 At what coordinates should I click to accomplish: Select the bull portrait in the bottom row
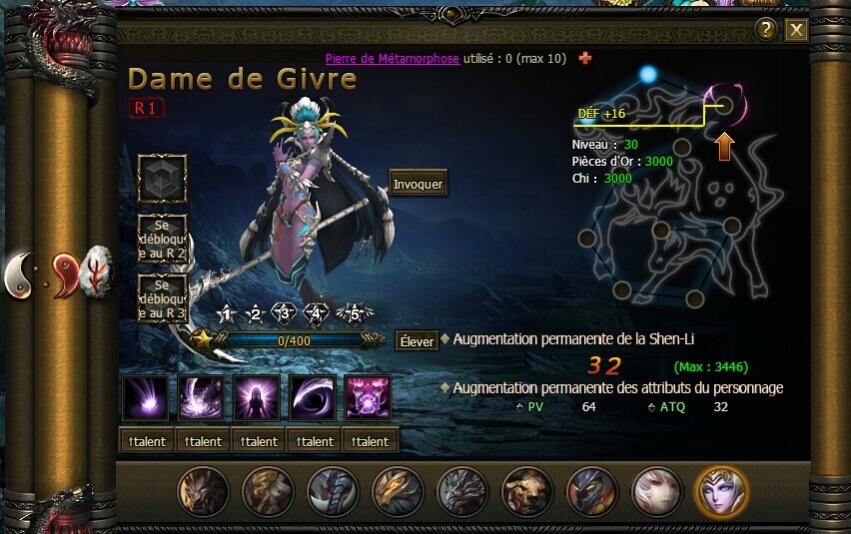tap(527, 492)
